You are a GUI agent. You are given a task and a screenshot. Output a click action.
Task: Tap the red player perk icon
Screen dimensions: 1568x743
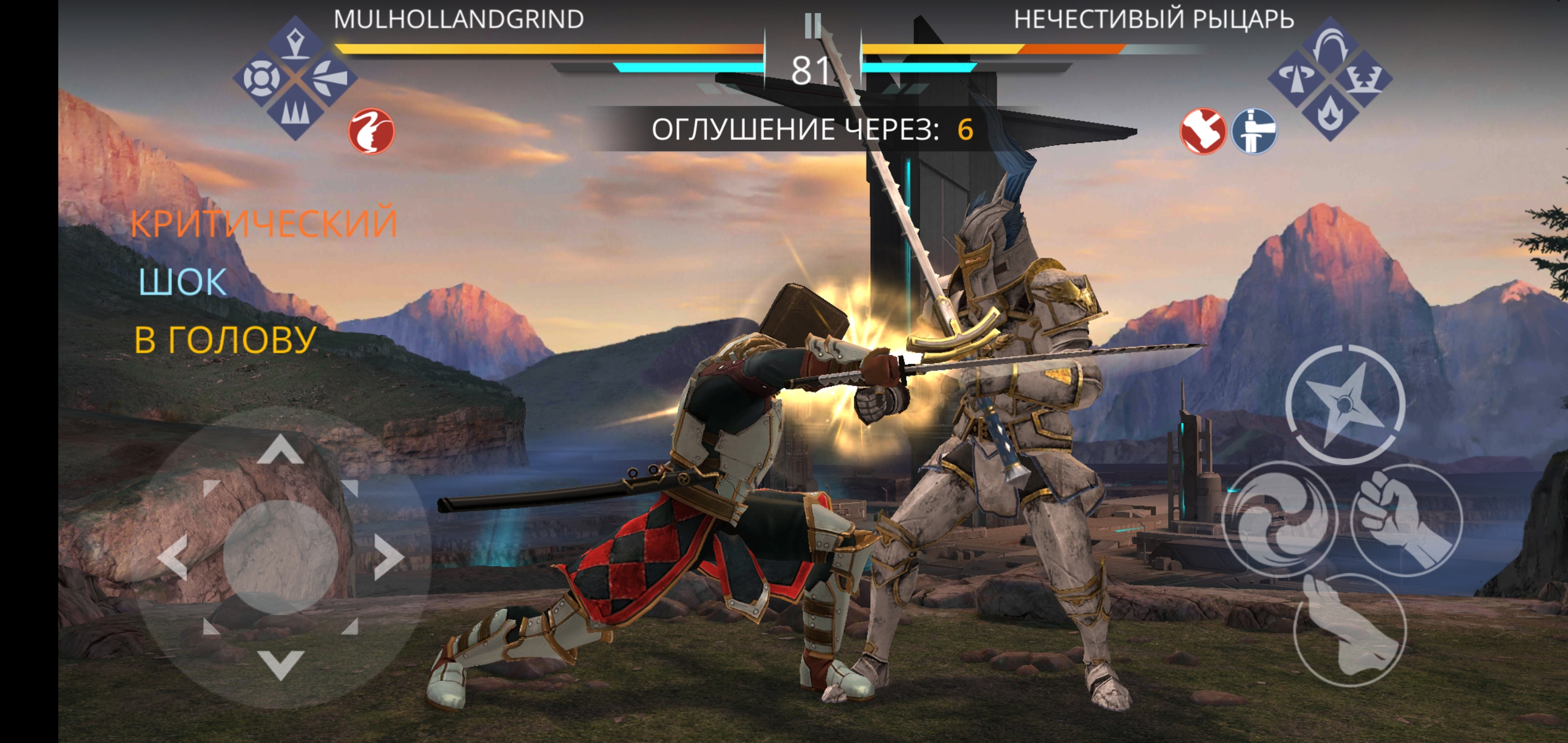tap(371, 131)
